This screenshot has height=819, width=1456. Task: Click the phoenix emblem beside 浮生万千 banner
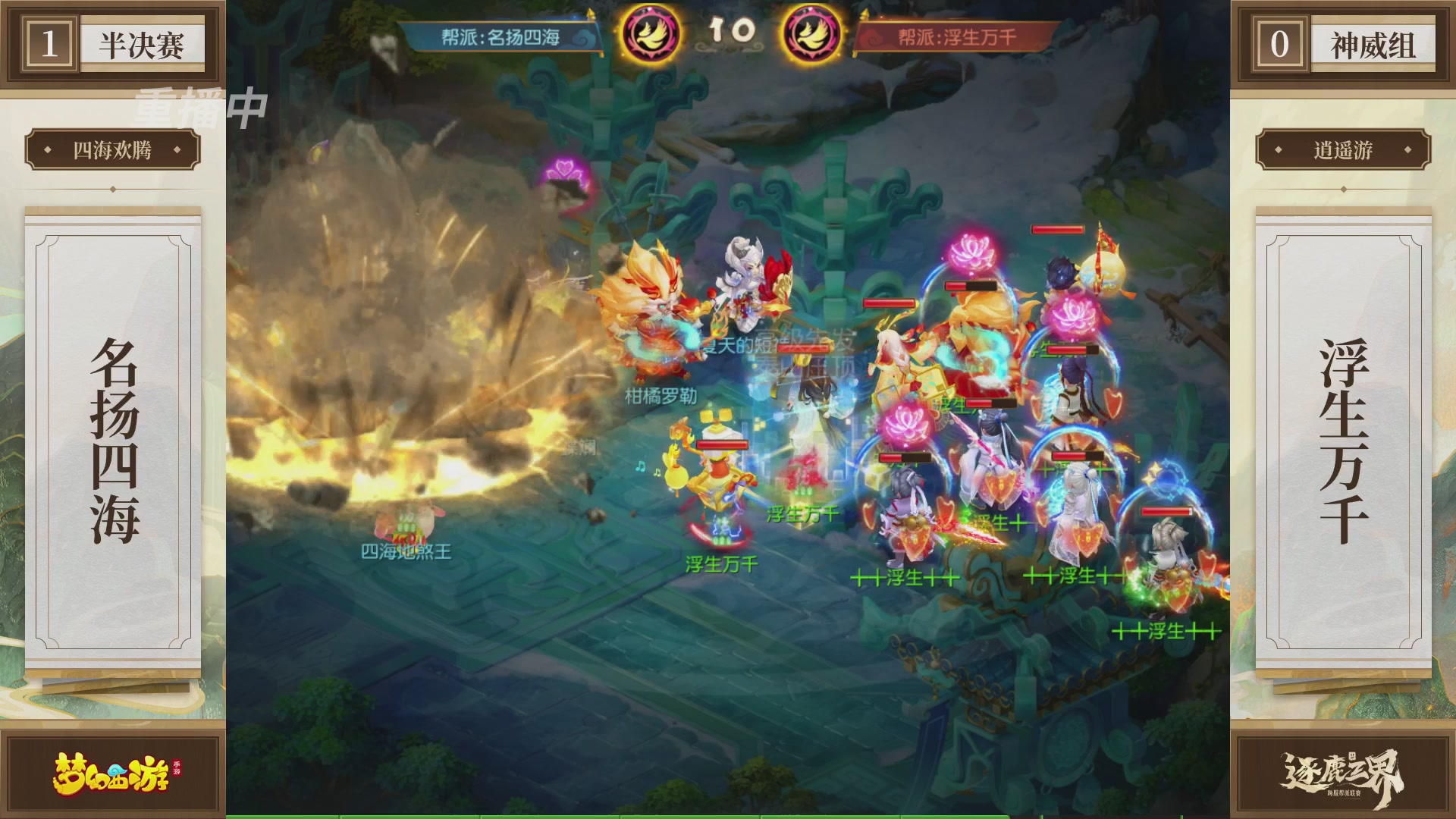point(811,34)
